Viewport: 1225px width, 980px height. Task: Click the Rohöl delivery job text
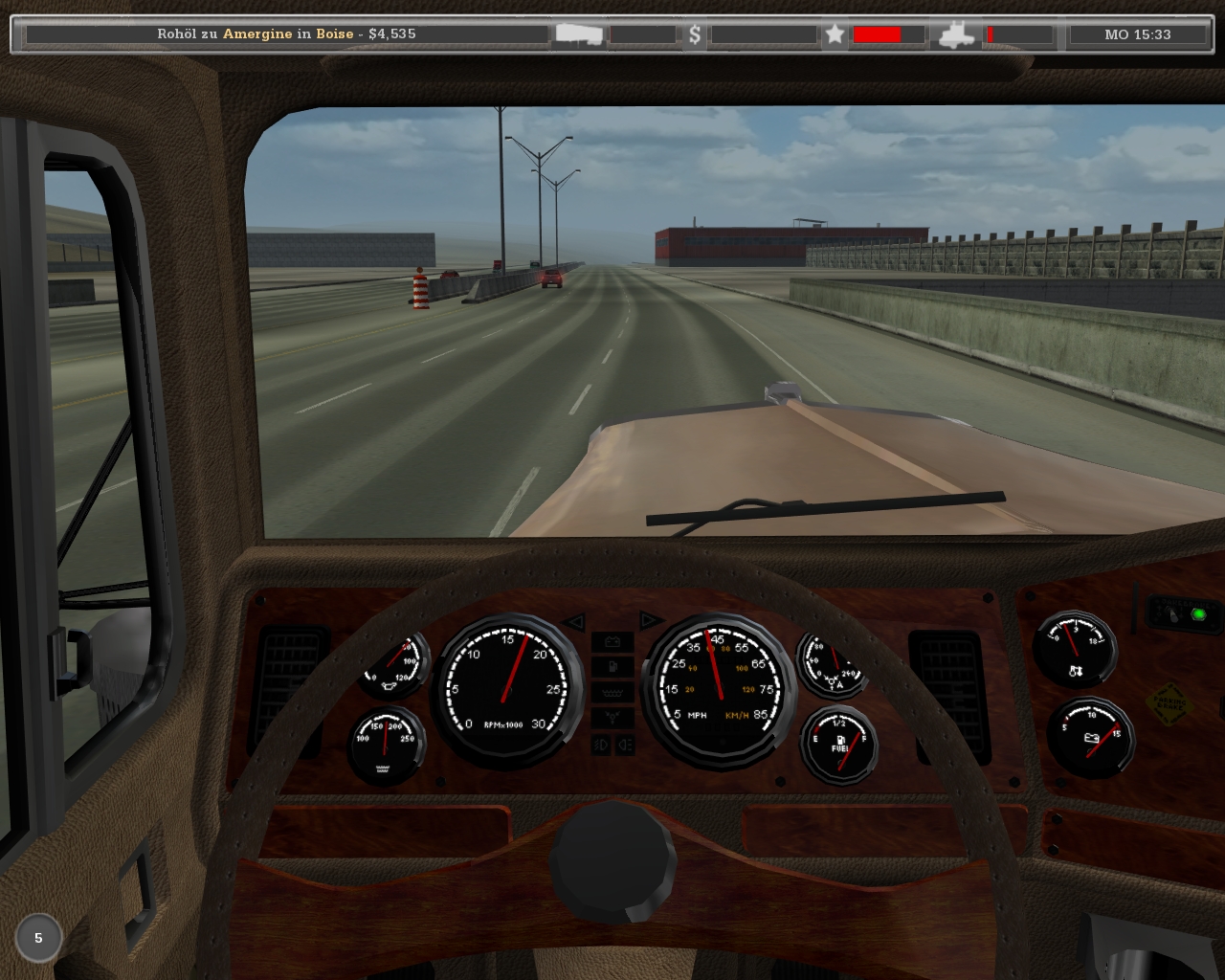(286, 33)
